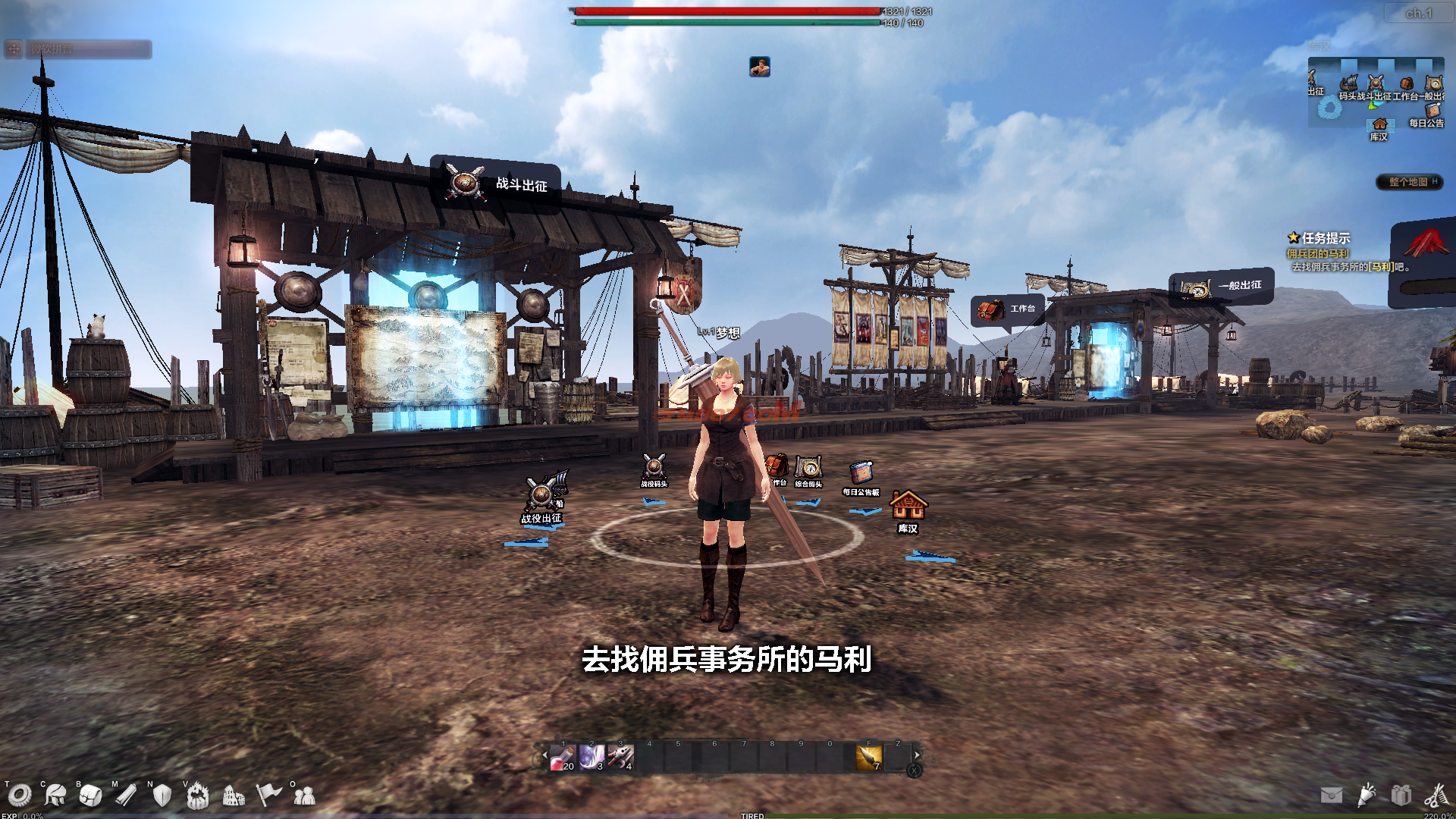Open the scroll menu icon
Screen dimensions: 1456x819
126,795
